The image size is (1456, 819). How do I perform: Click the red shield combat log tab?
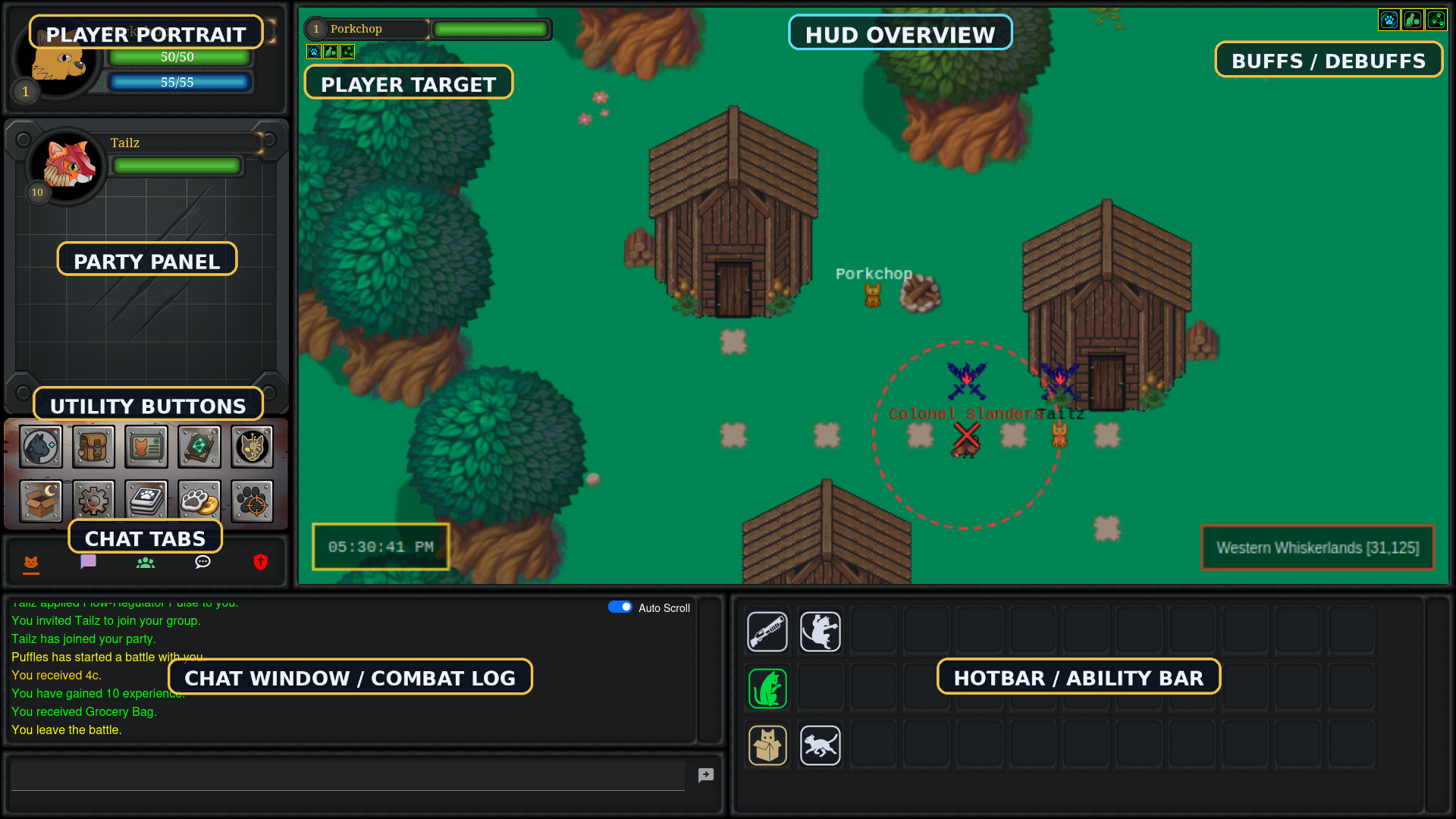point(260,563)
